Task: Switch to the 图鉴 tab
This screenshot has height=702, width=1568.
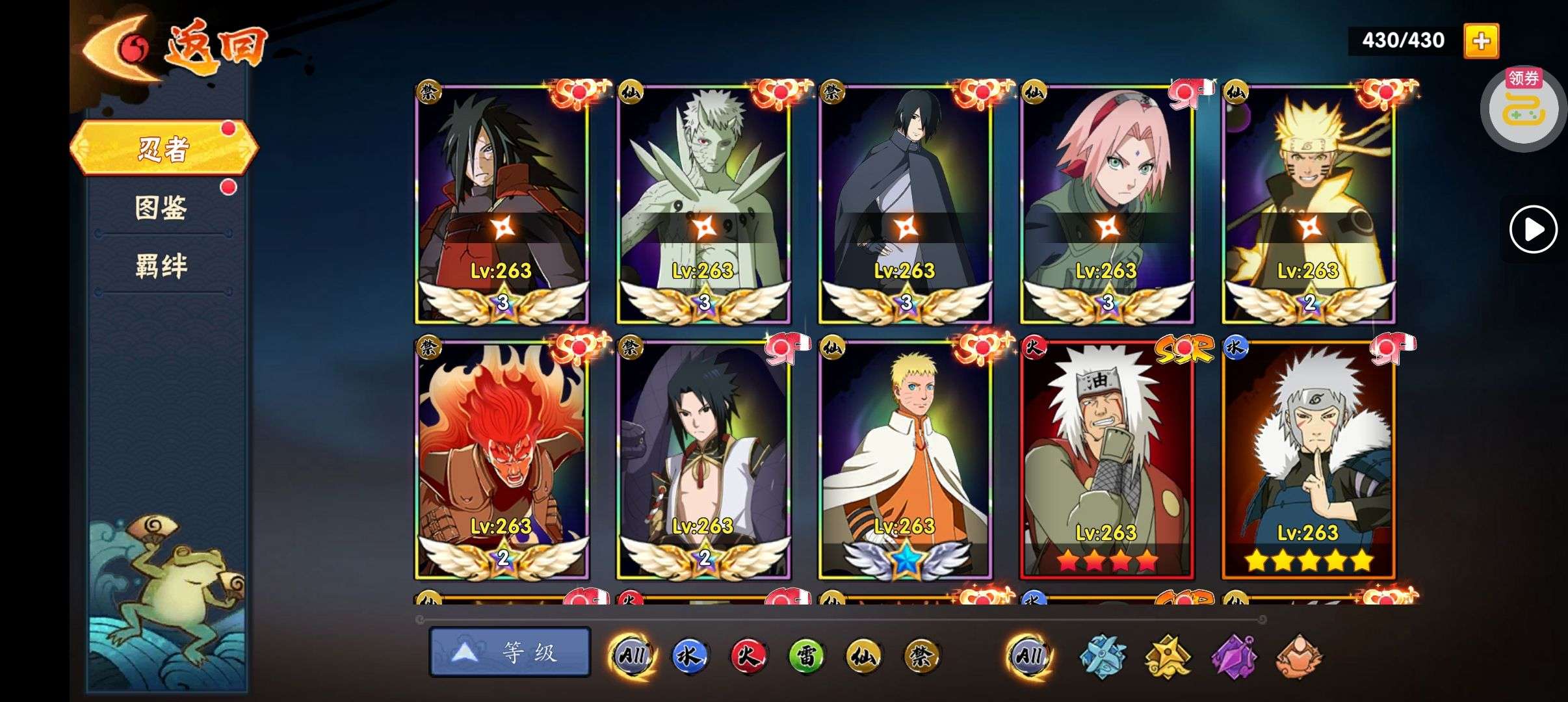Action: pos(161,208)
